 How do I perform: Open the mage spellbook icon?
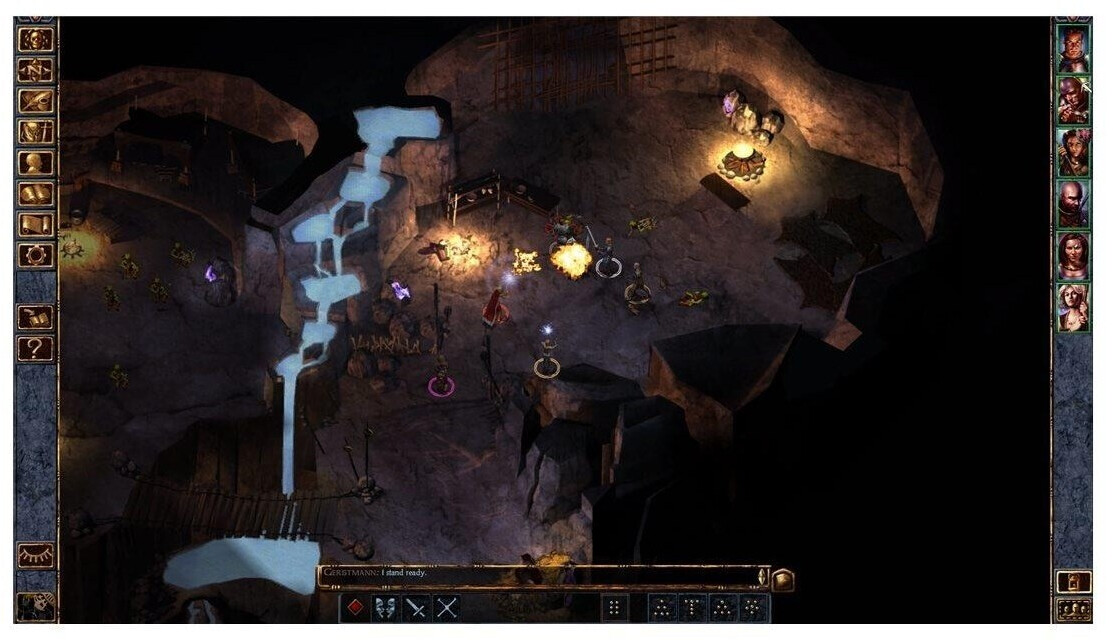point(36,194)
